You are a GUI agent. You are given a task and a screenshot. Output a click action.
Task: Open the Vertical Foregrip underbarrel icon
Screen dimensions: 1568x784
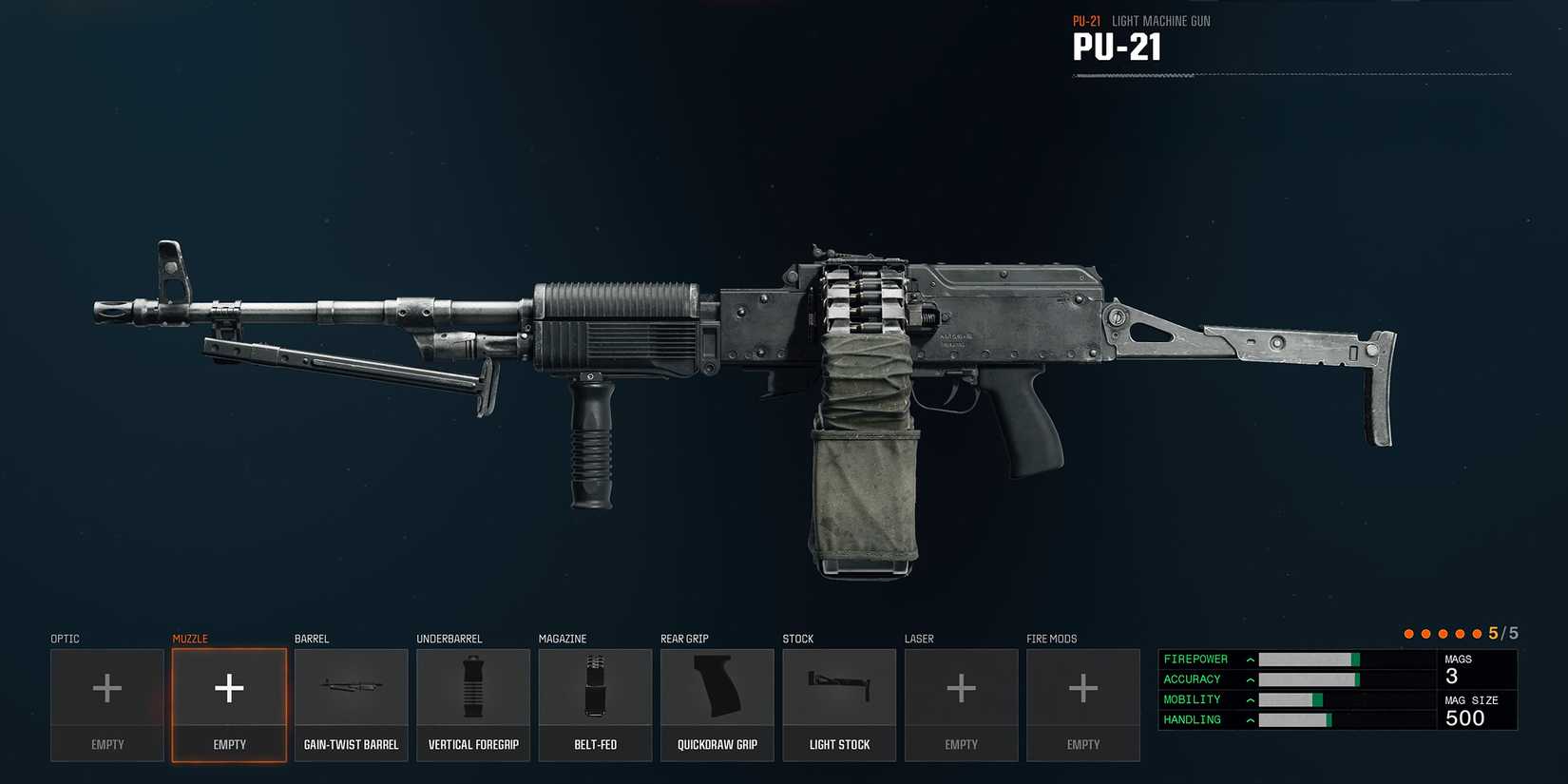pos(472,686)
